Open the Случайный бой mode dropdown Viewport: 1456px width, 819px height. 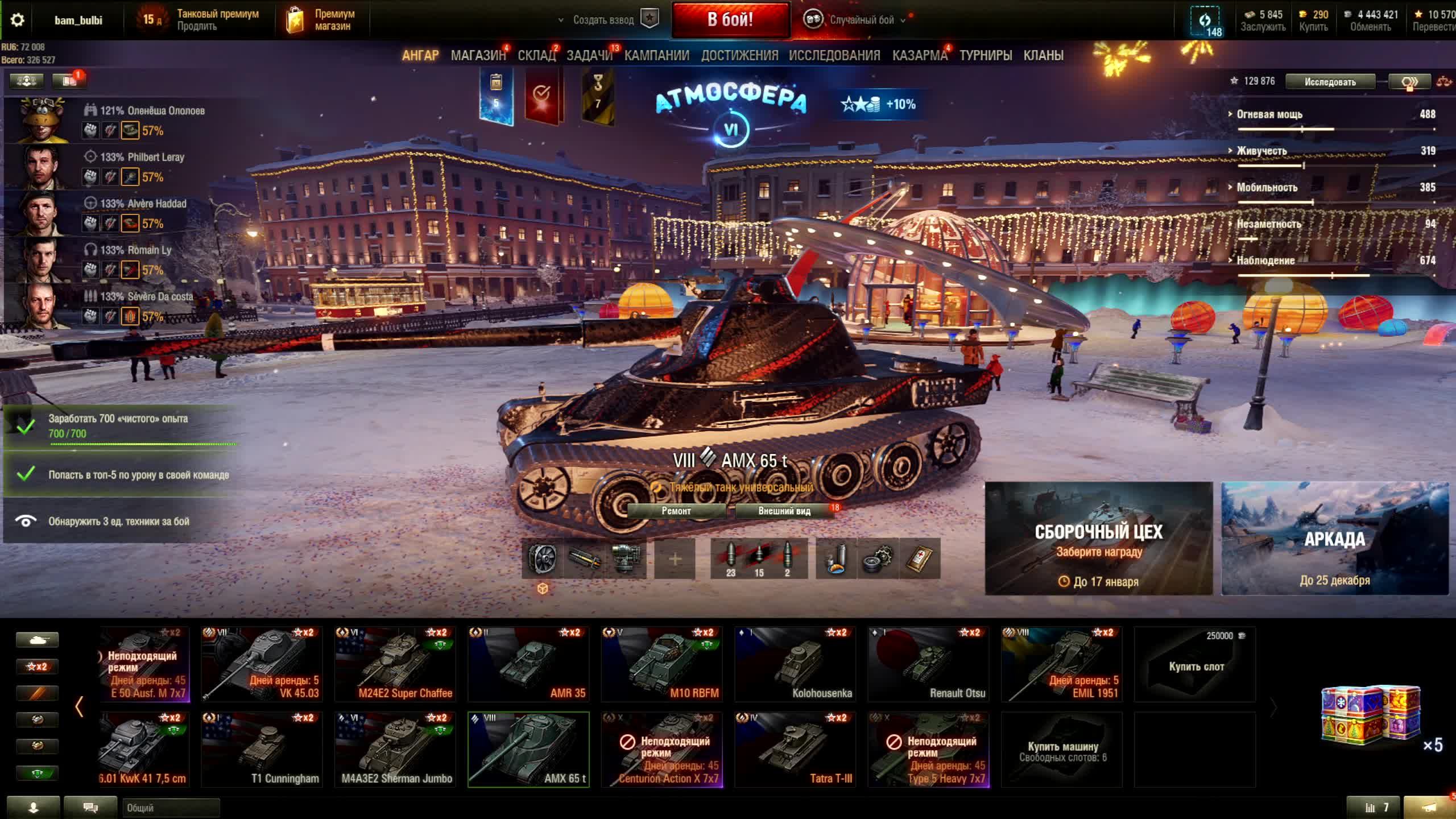click(x=854, y=20)
